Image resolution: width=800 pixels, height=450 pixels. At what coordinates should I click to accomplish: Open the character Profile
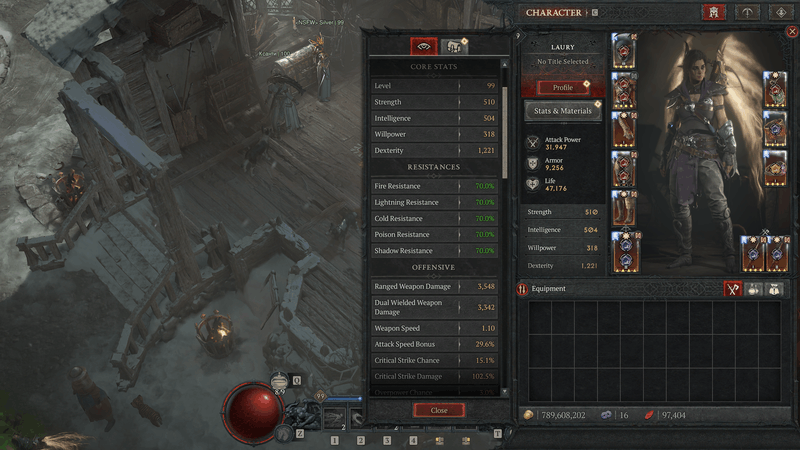(x=563, y=87)
